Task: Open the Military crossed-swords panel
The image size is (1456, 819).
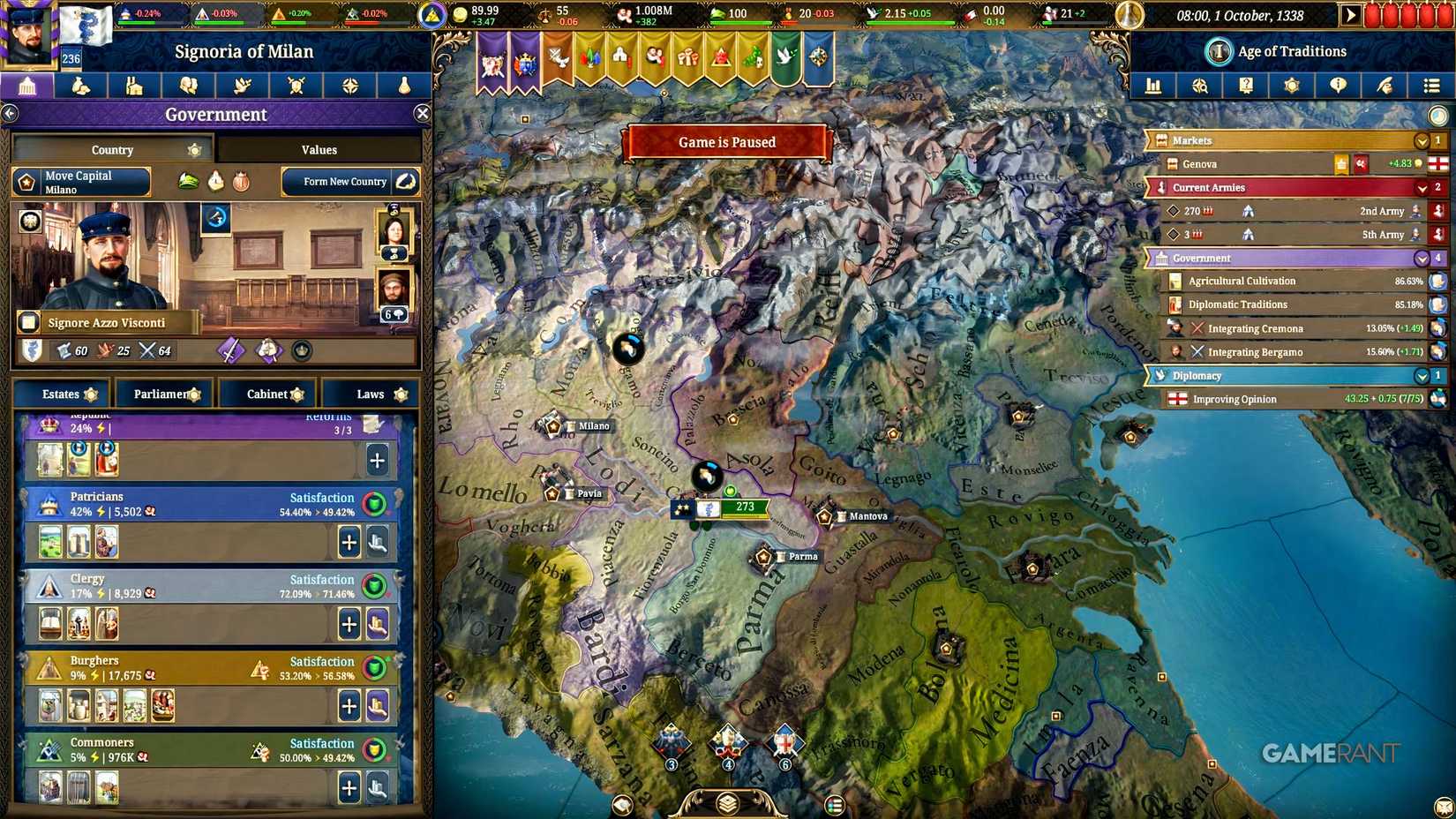Action: coord(296,86)
